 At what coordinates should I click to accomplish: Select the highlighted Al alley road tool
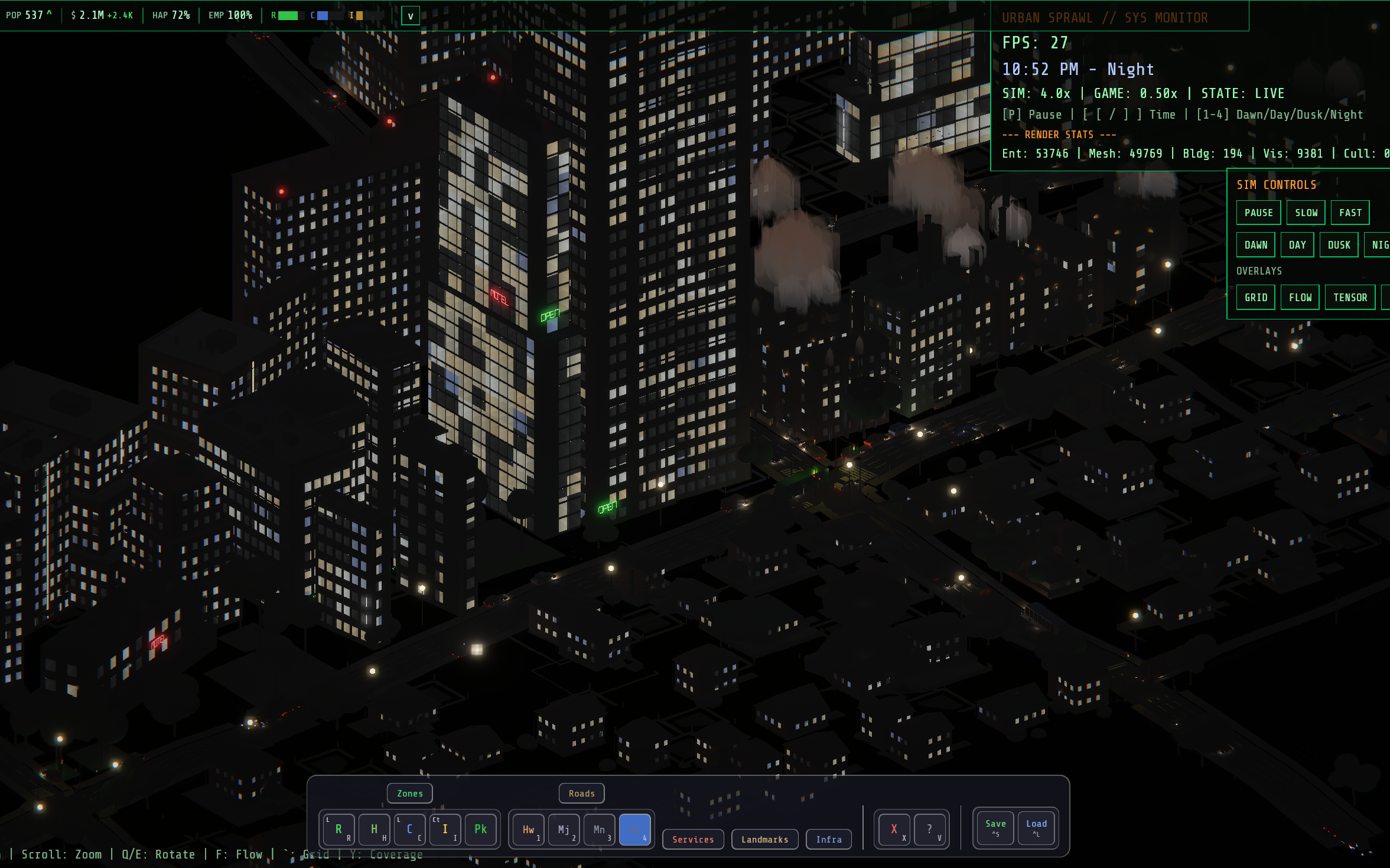[x=635, y=830]
